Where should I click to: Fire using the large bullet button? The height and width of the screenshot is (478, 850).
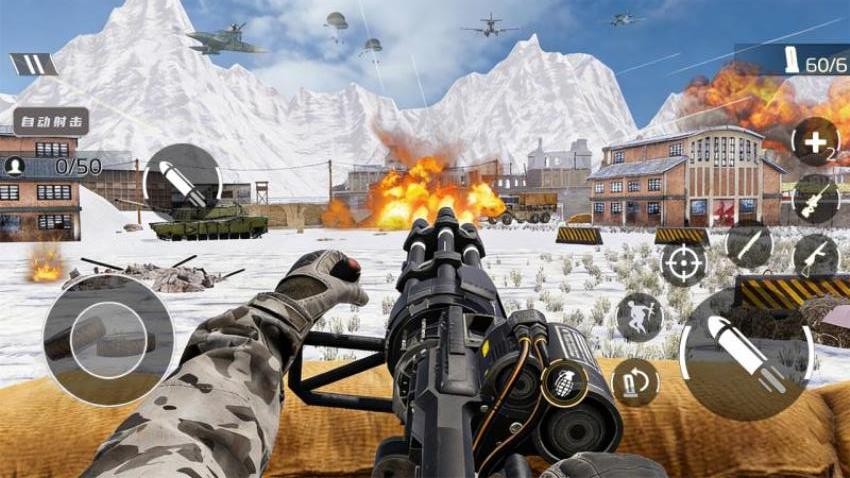tap(745, 355)
